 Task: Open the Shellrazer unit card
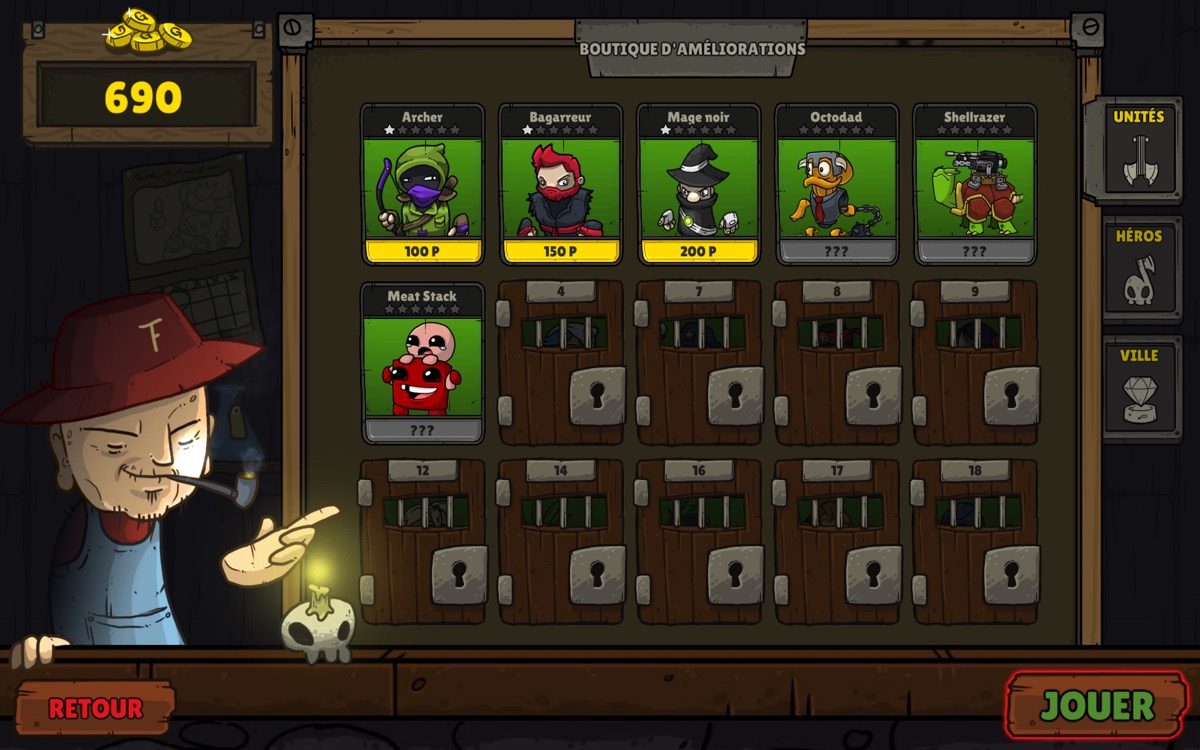(x=974, y=186)
